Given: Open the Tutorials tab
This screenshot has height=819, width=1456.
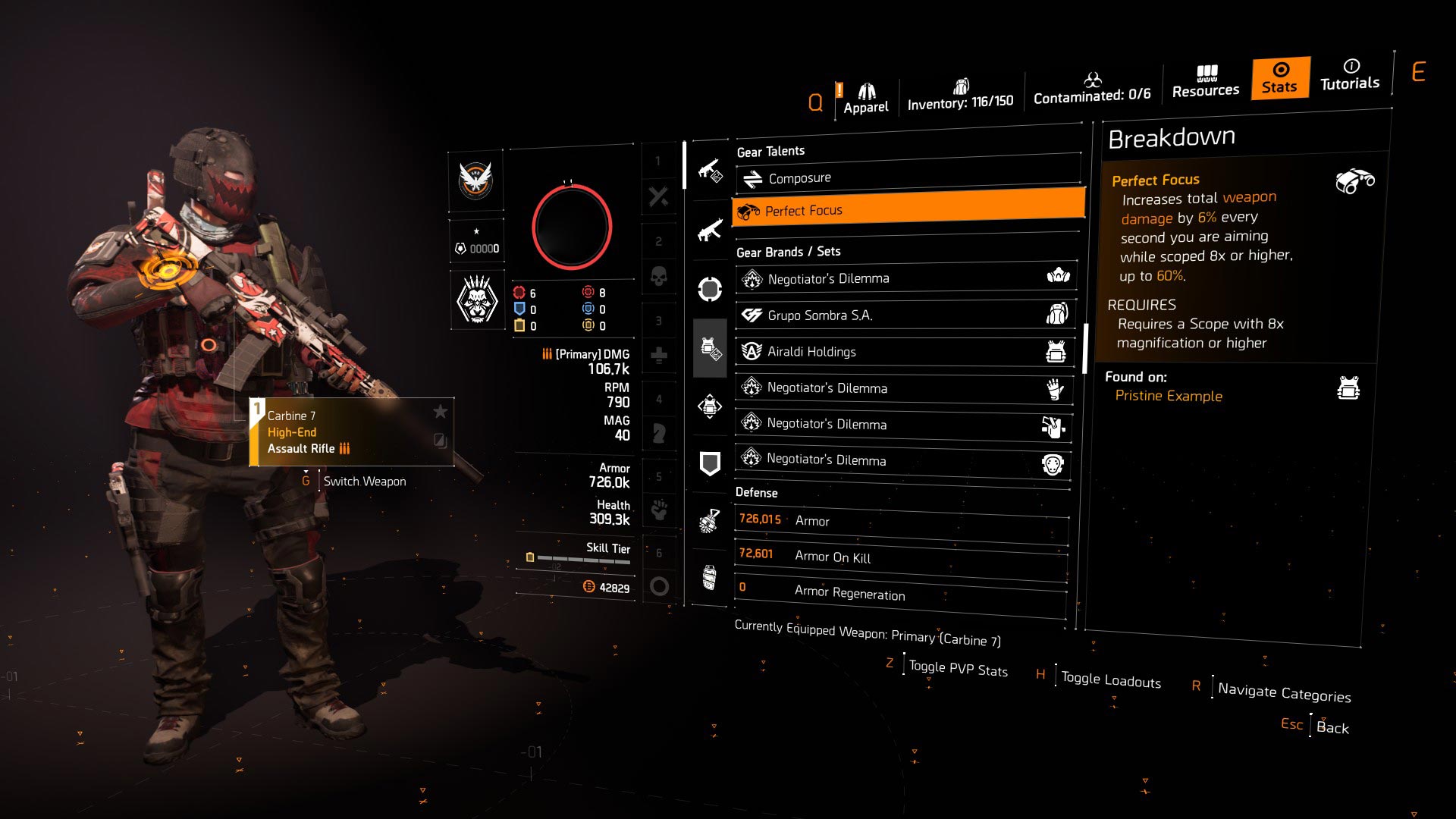Looking at the screenshot, I should click(1349, 78).
